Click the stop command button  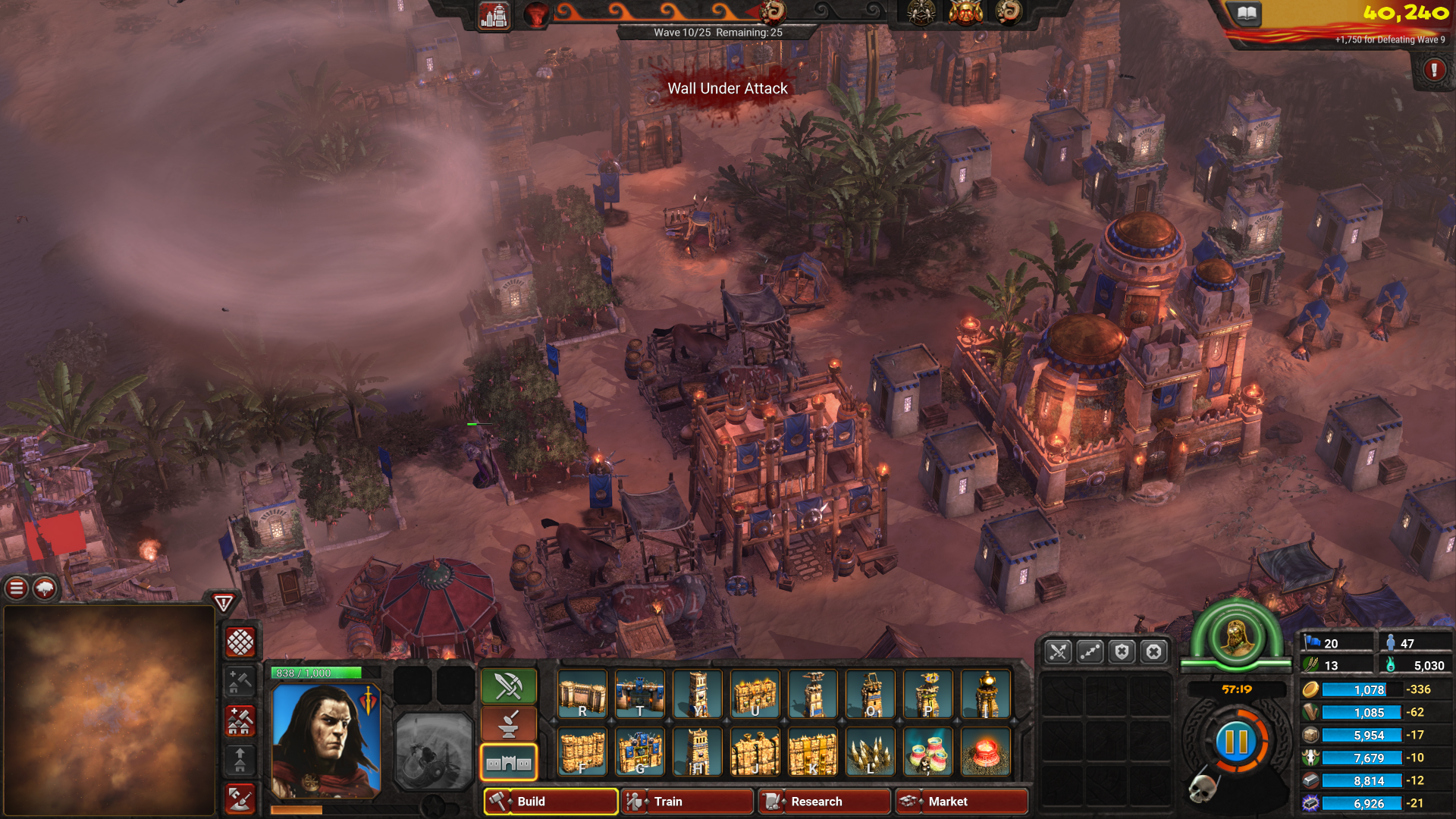coord(1153,652)
